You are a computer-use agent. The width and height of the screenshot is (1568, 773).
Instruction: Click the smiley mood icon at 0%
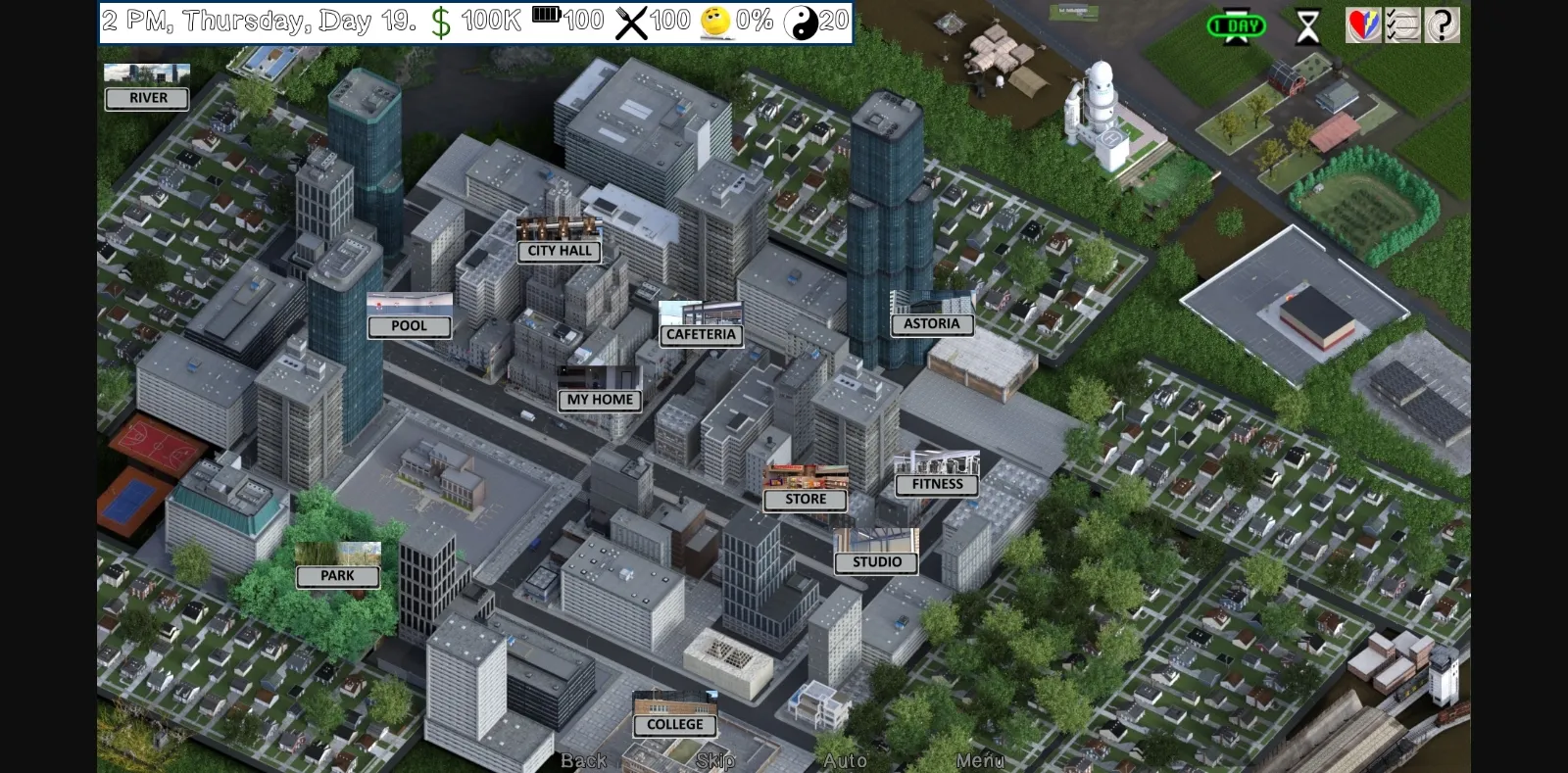click(x=714, y=19)
